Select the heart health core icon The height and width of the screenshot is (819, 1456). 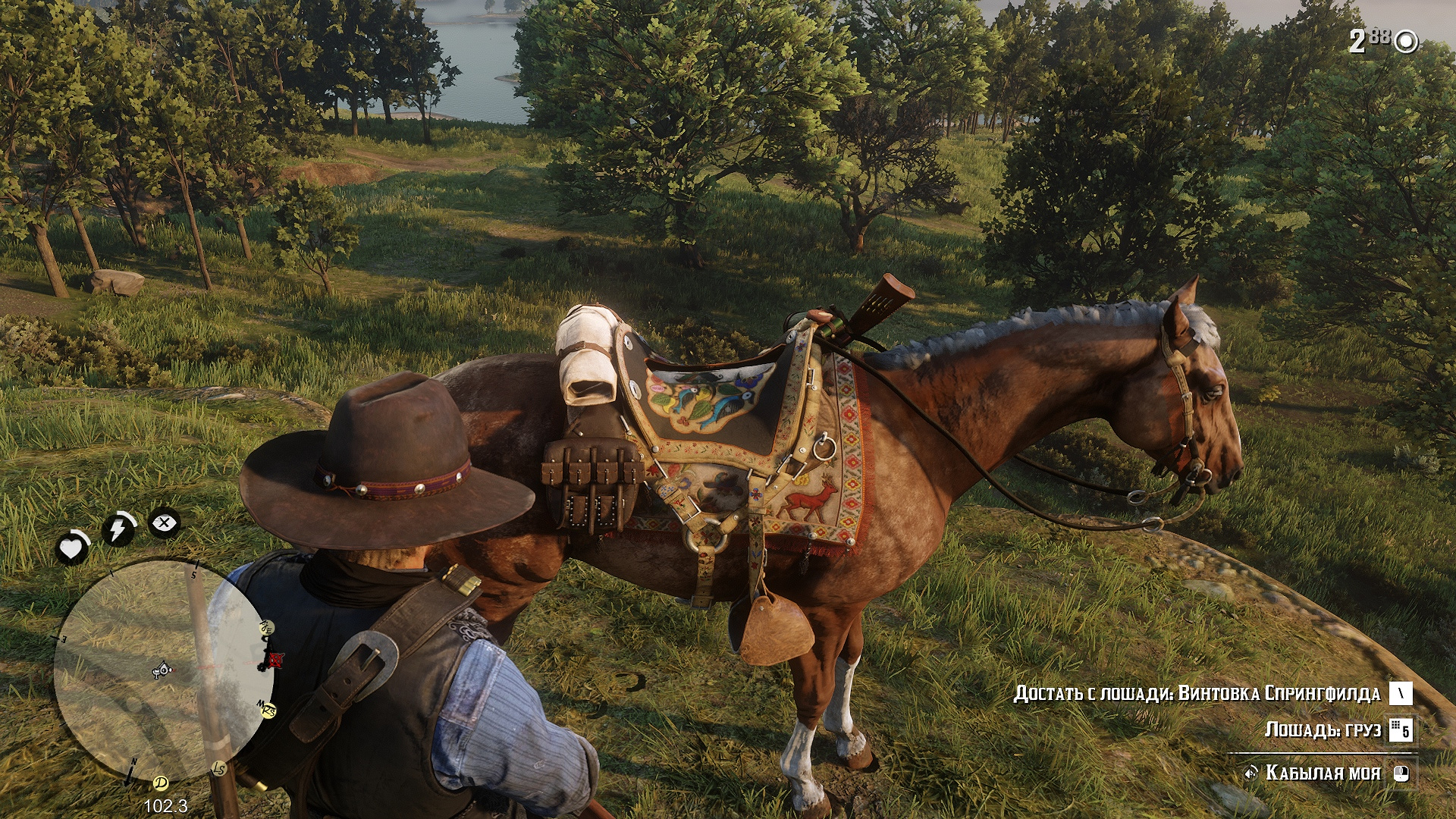(x=73, y=547)
